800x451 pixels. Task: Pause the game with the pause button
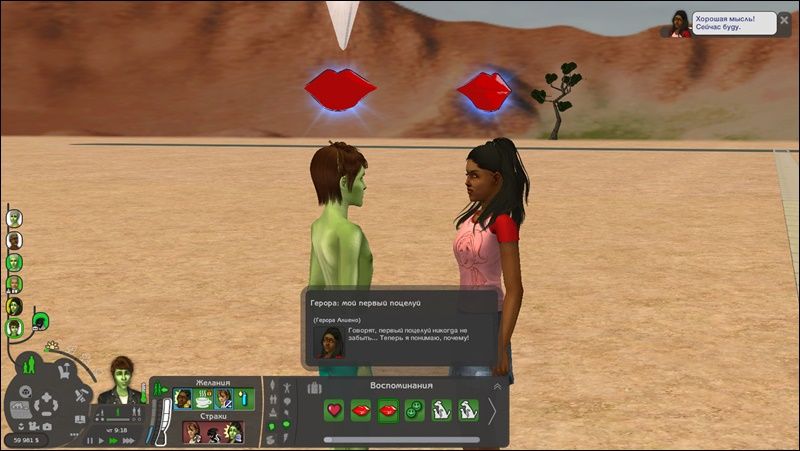(90, 440)
